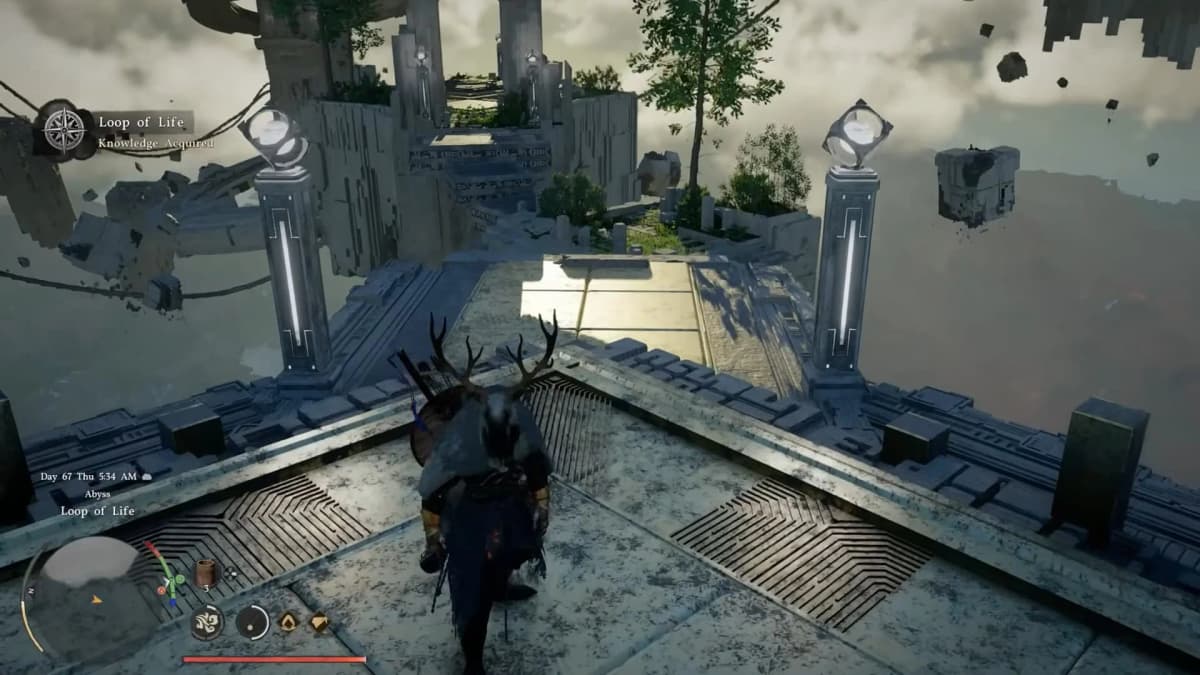Select the golden gem-shaped diamond icon

pos(319,622)
